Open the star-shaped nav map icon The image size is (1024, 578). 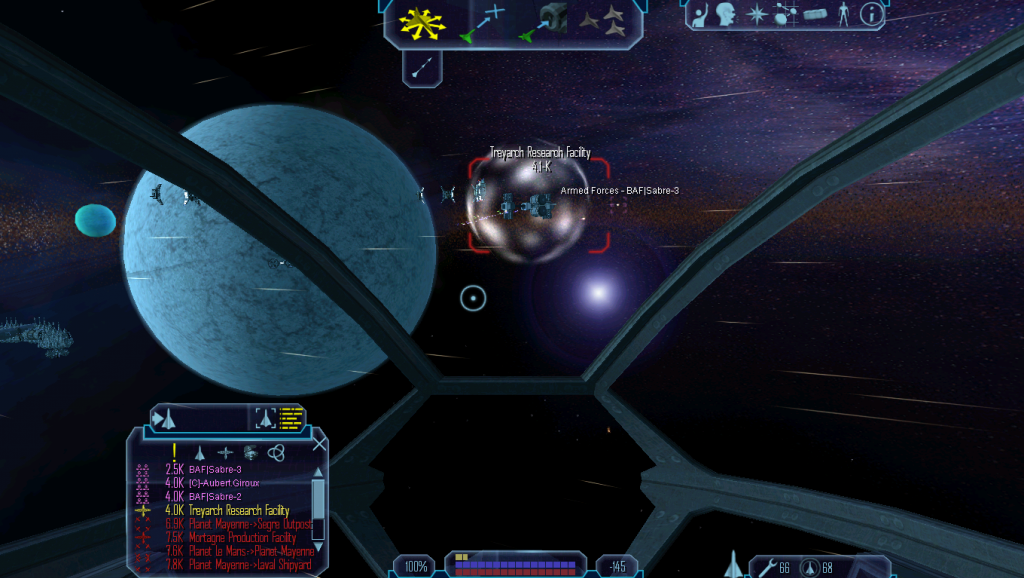click(757, 14)
